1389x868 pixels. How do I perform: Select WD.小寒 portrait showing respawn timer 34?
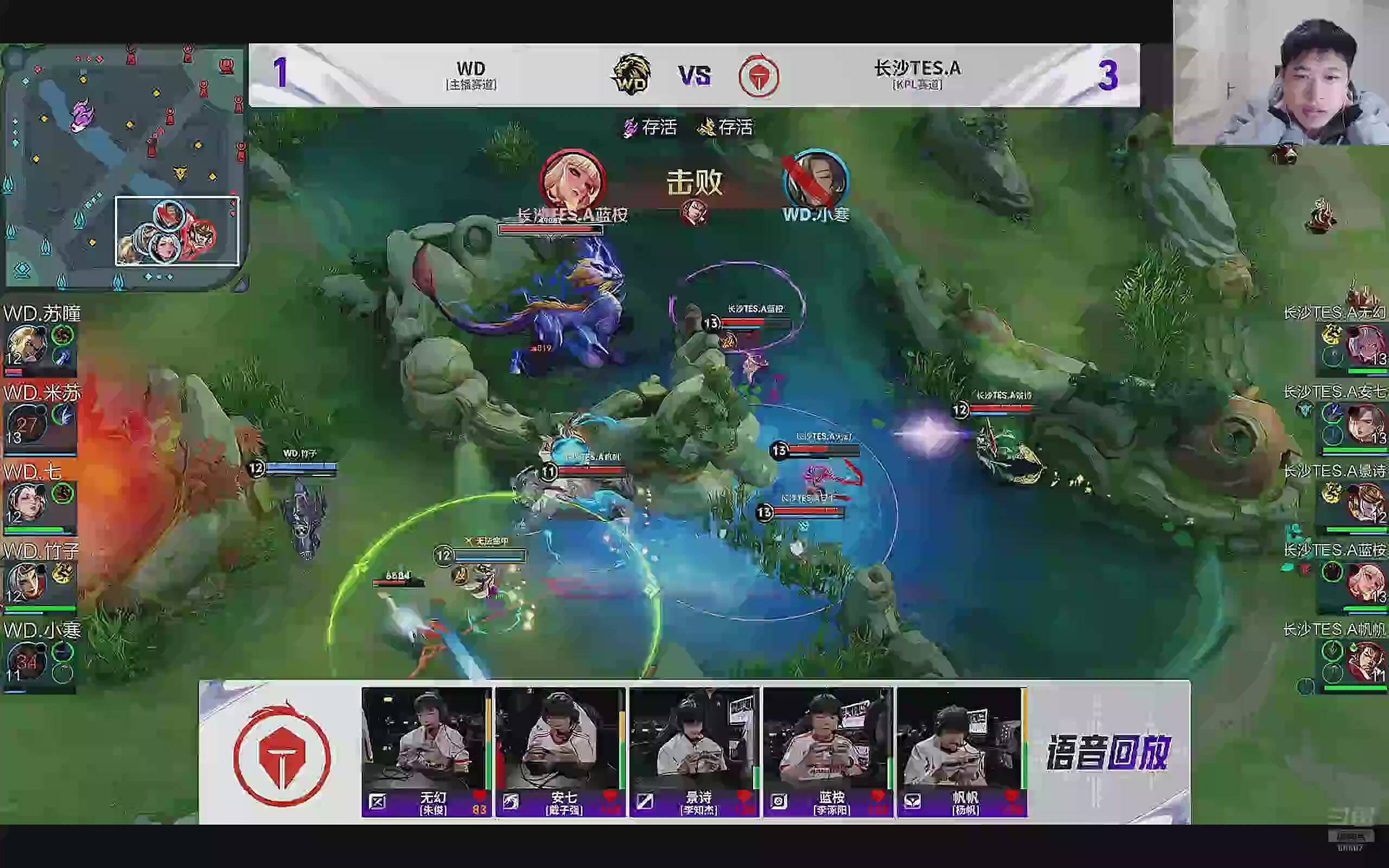tap(26, 661)
